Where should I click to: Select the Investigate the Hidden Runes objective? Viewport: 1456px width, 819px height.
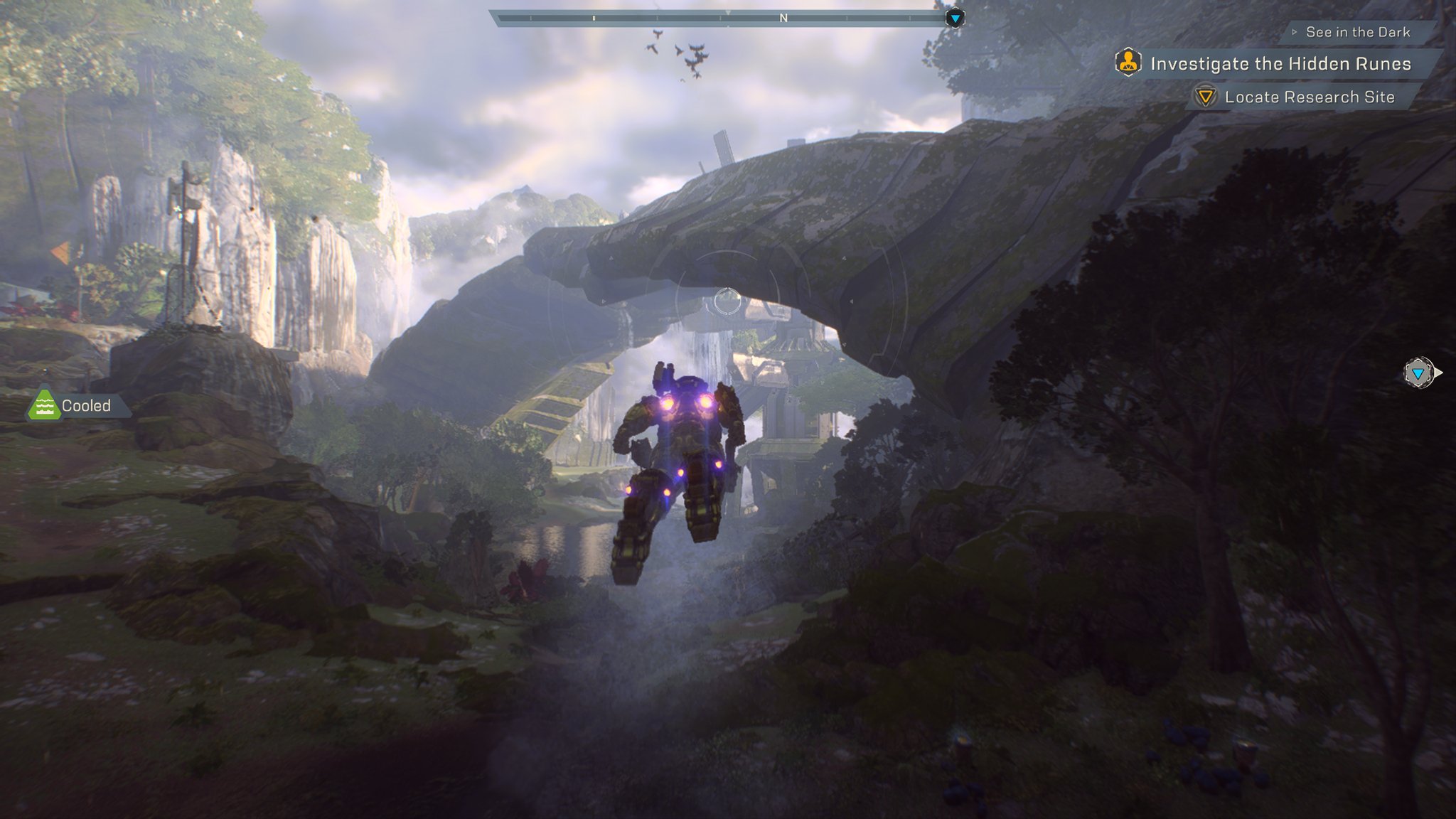point(1280,64)
